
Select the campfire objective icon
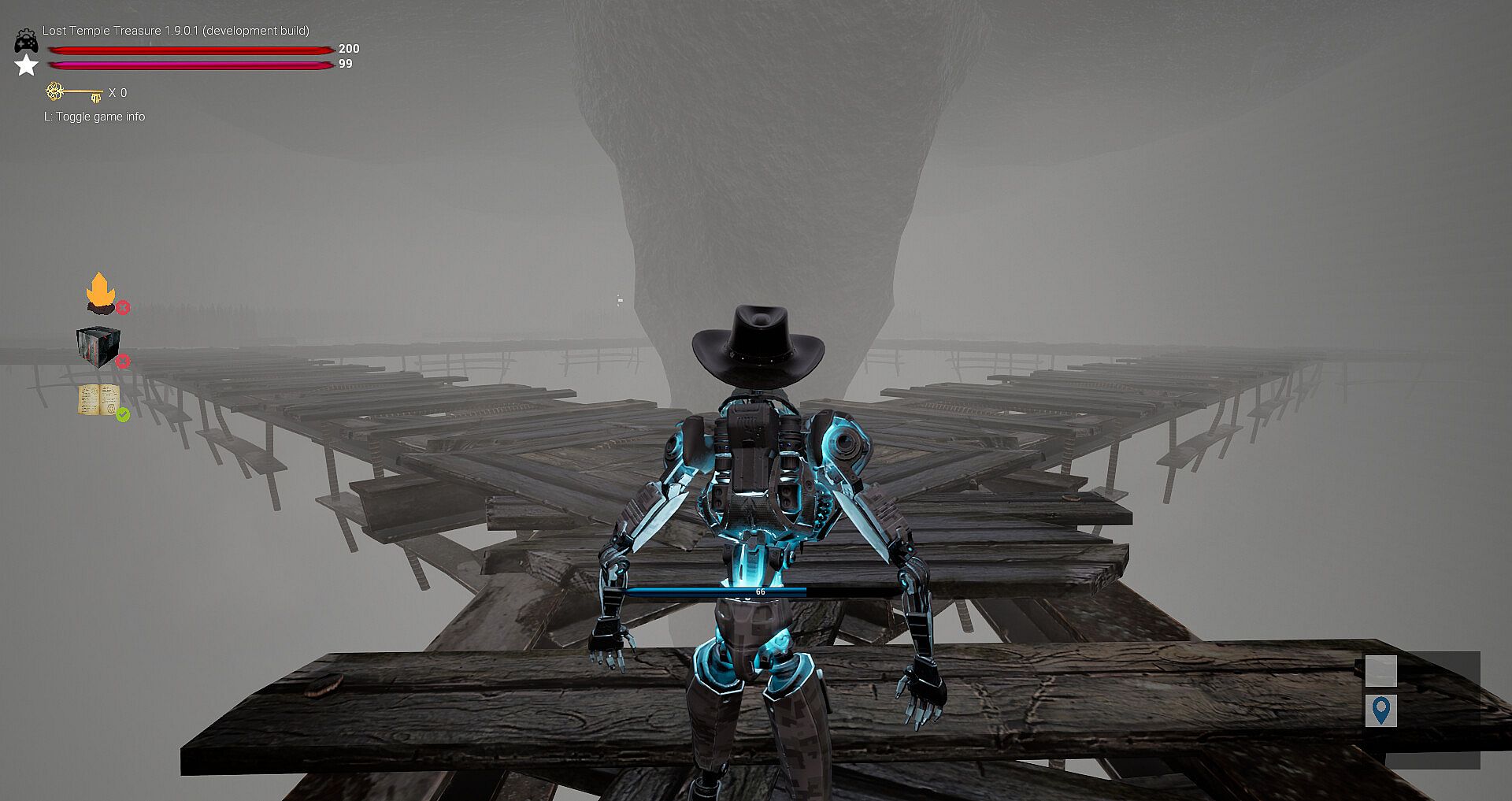101,292
